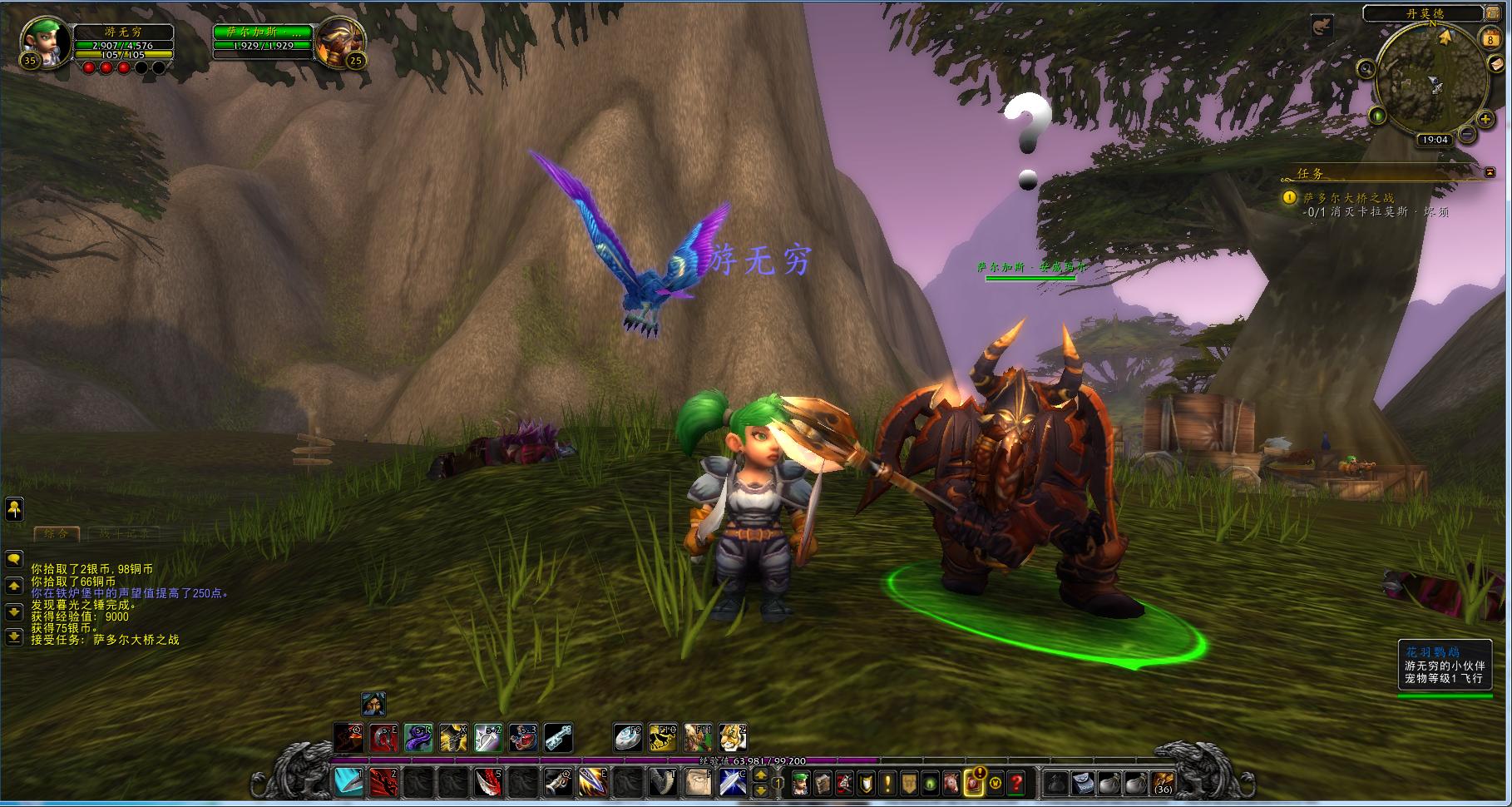Switch to the 综合 chat tab

pos(57,533)
